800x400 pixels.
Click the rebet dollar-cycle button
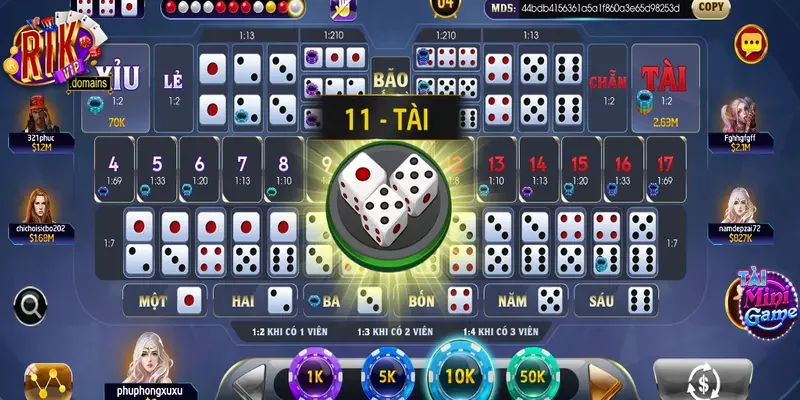click(705, 381)
